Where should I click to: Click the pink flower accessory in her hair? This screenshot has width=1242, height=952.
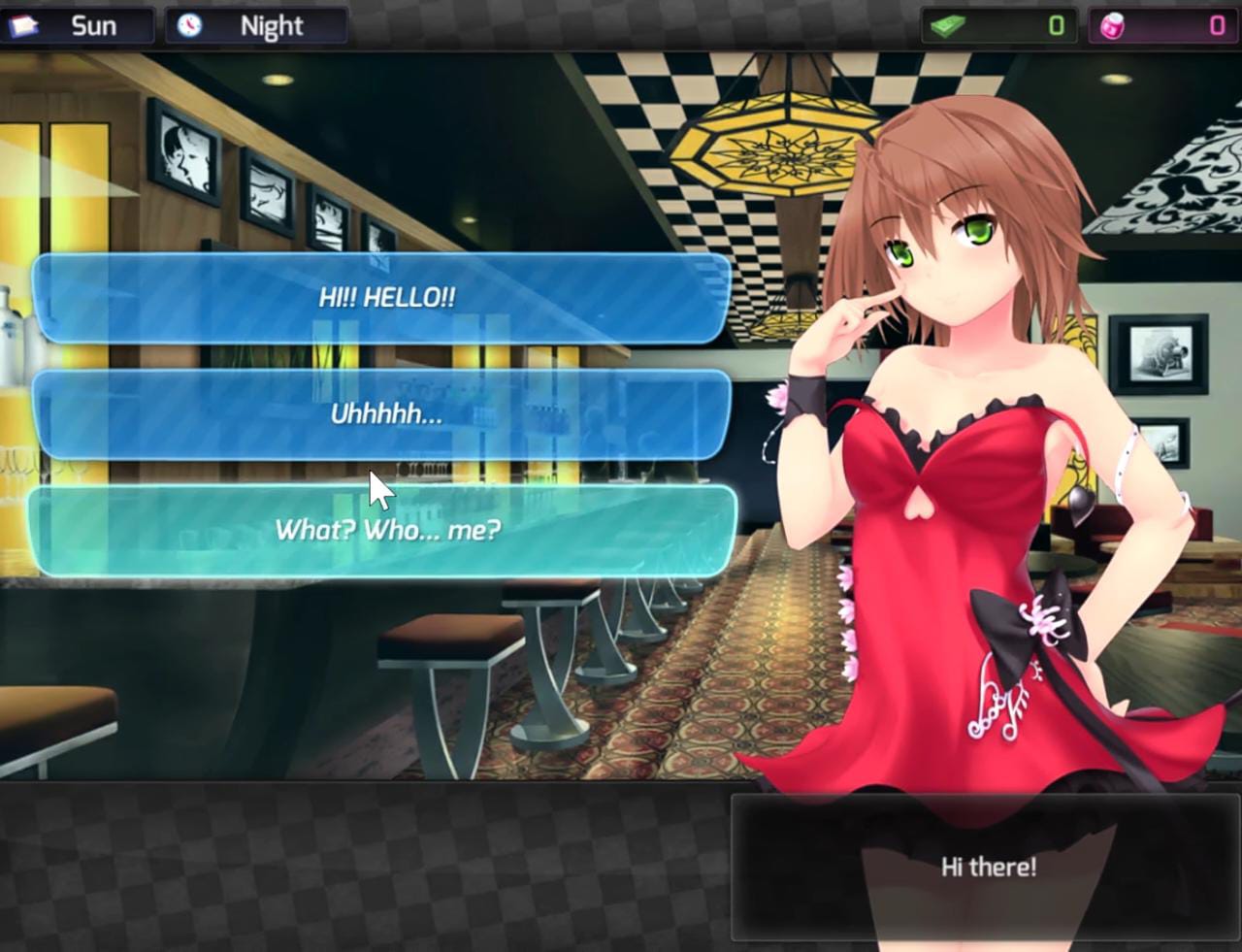pyautogui.click(x=776, y=398)
